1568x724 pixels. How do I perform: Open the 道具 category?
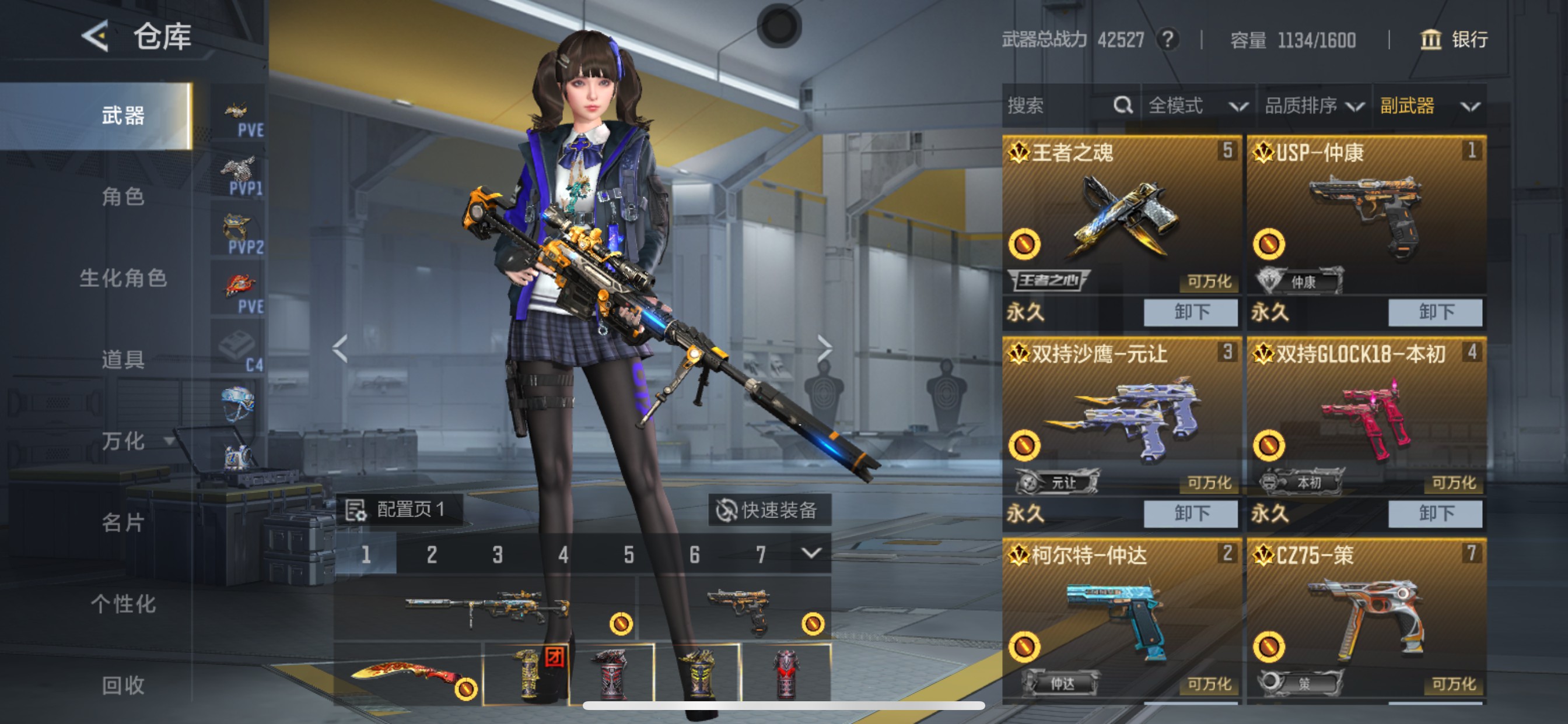(x=123, y=360)
